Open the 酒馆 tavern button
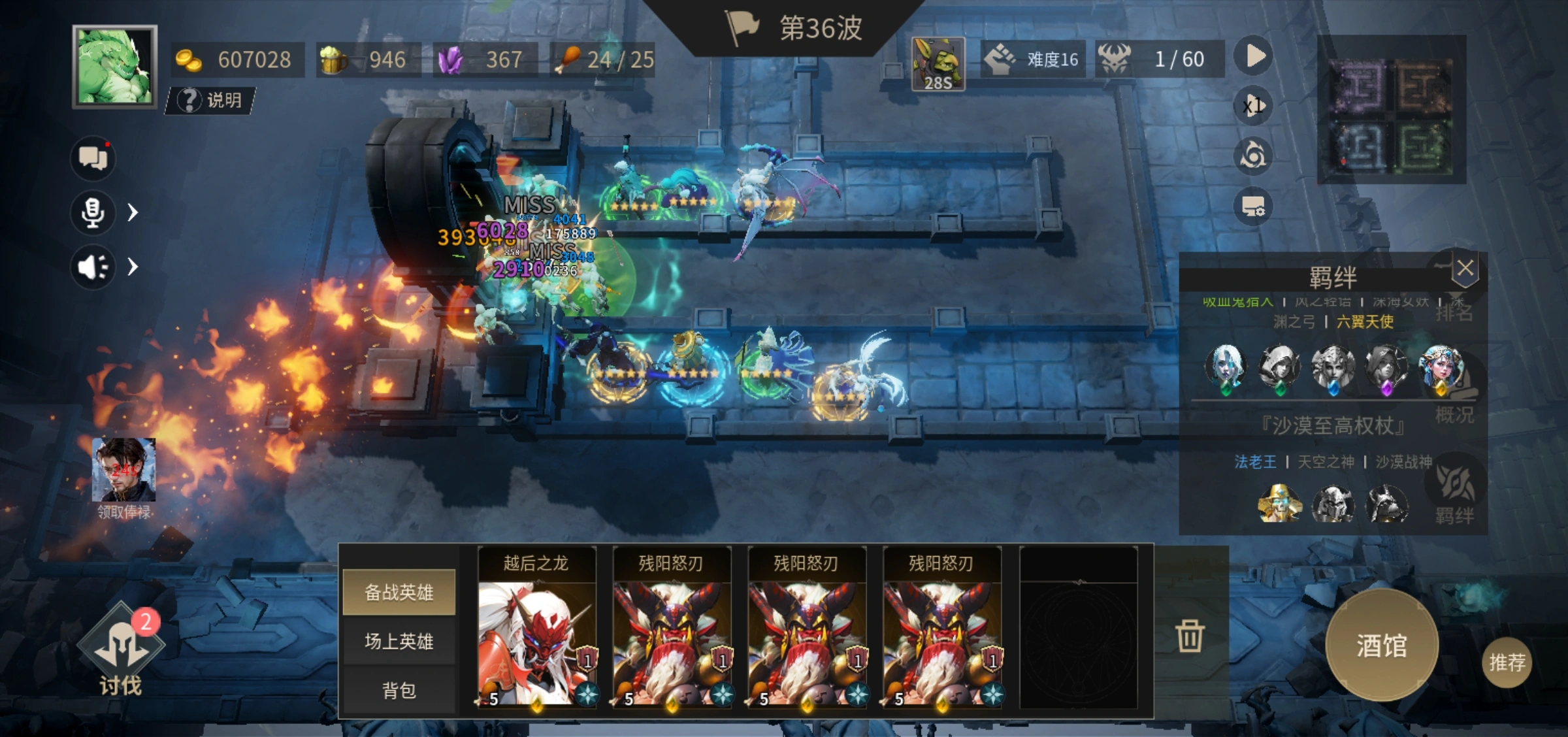The image size is (1568, 737). coord(1381,645)
